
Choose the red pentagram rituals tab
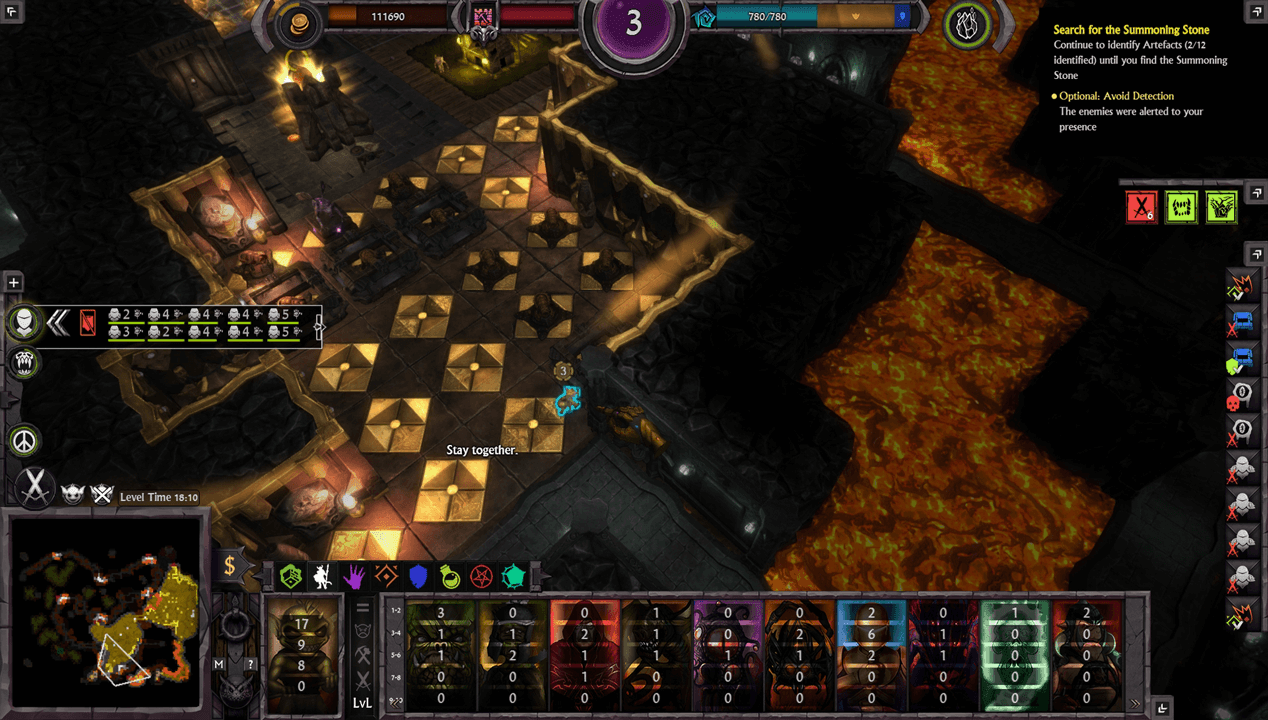tap(482, 575)
